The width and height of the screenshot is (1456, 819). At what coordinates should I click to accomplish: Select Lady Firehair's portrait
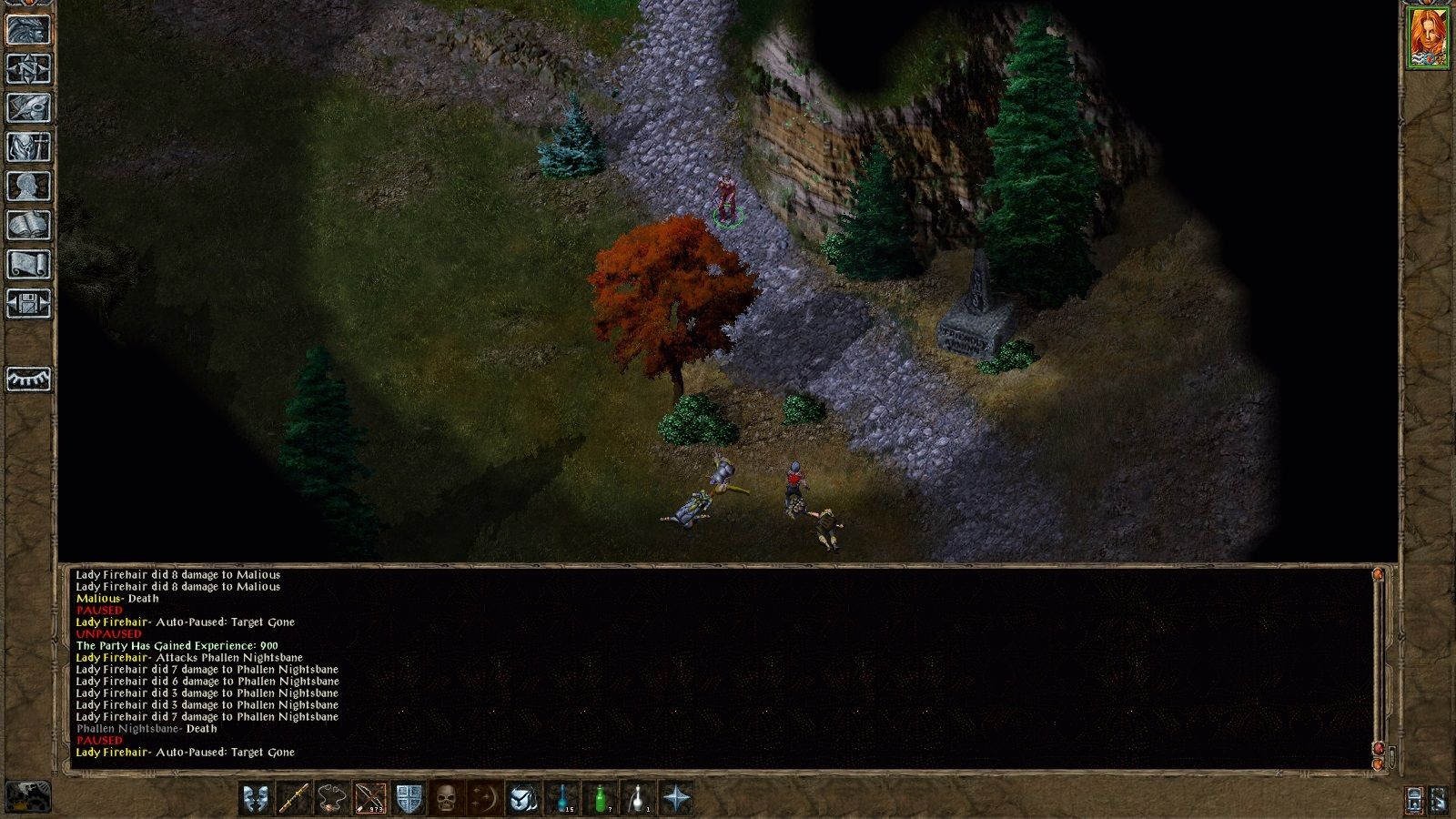[x=1428, y=37]
